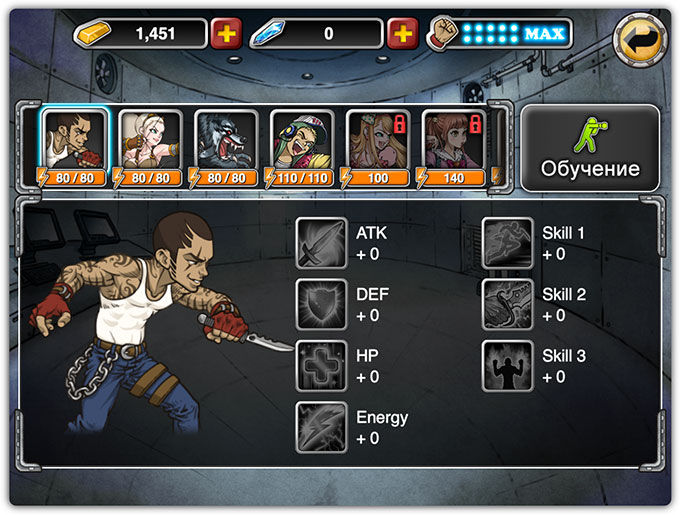Screen dimensions: 680x515
Task: Select the Energy lightning icon
Action: click(x=321, y=427)
